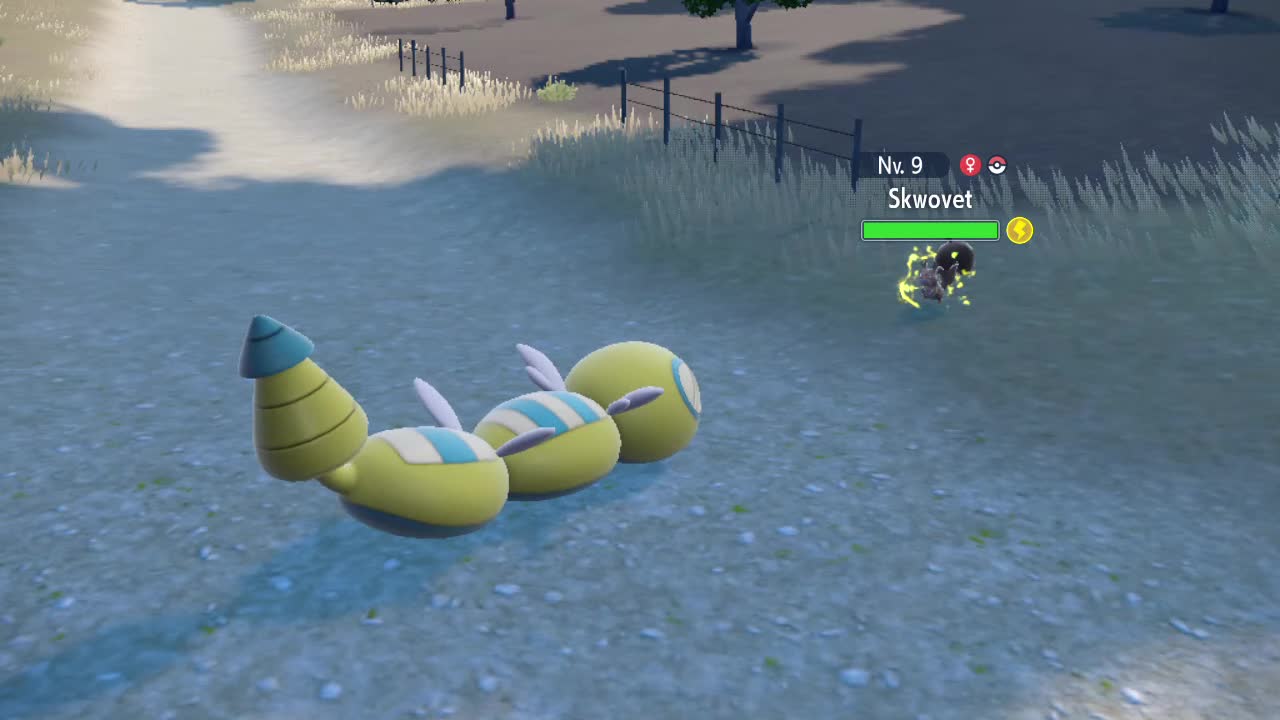Select the Poké Ball caught indicator icon
The width and height of the screenshot is (1280, 720).
pyautogui.click(x=997, y=166)
